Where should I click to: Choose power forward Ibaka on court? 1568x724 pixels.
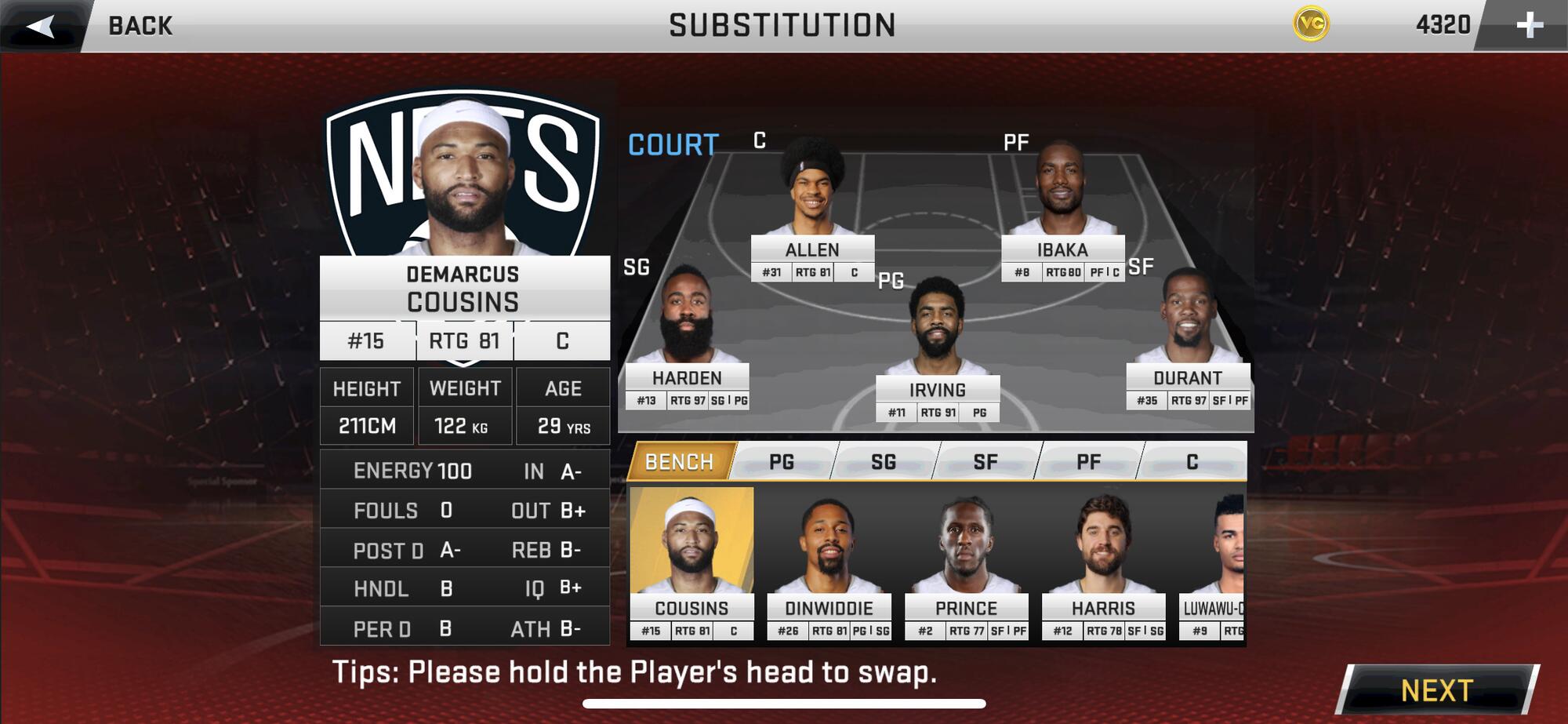pos(1062,196)
